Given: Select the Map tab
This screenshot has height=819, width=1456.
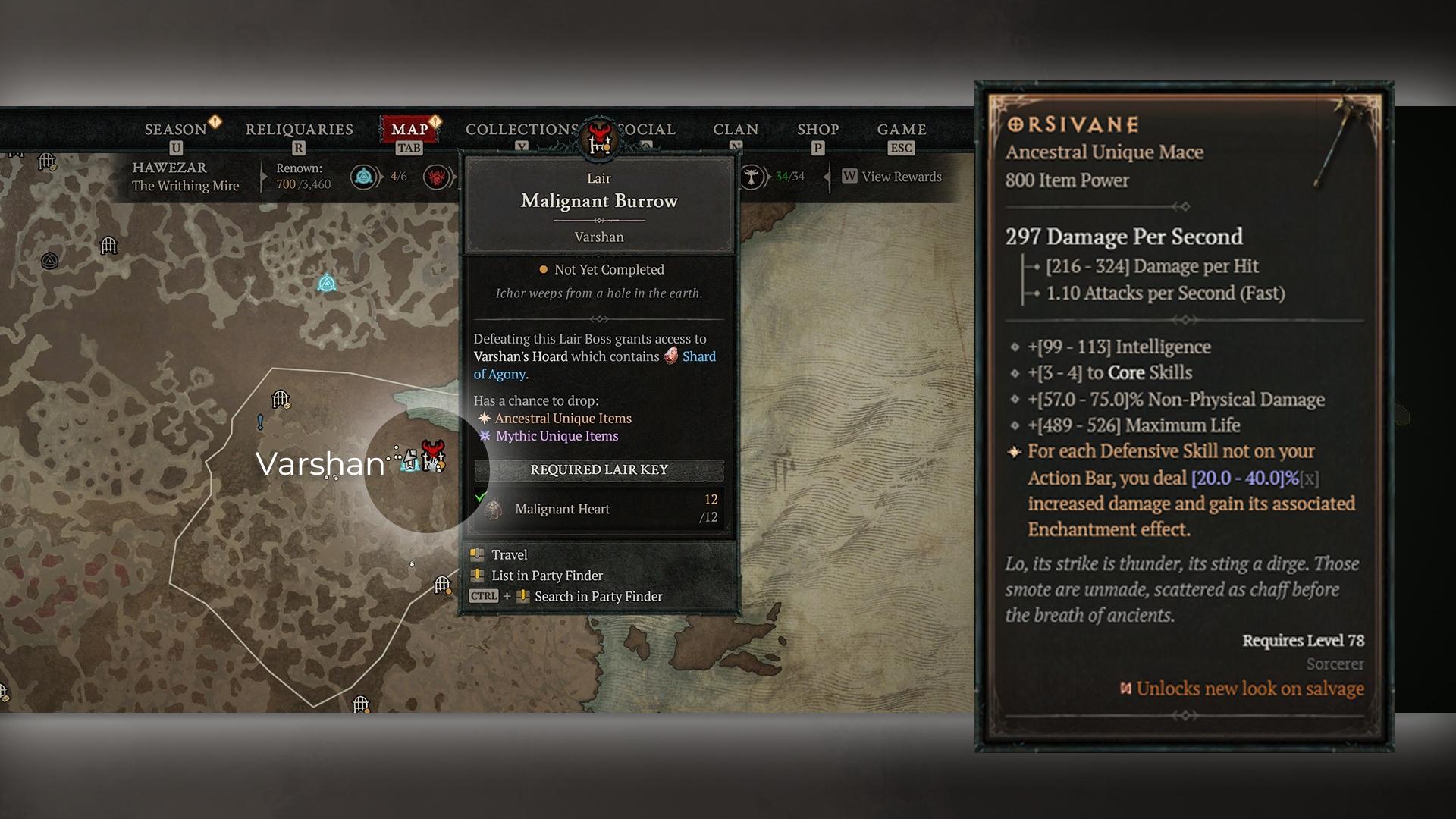Looking at the screenshot, I should (409, 130).
